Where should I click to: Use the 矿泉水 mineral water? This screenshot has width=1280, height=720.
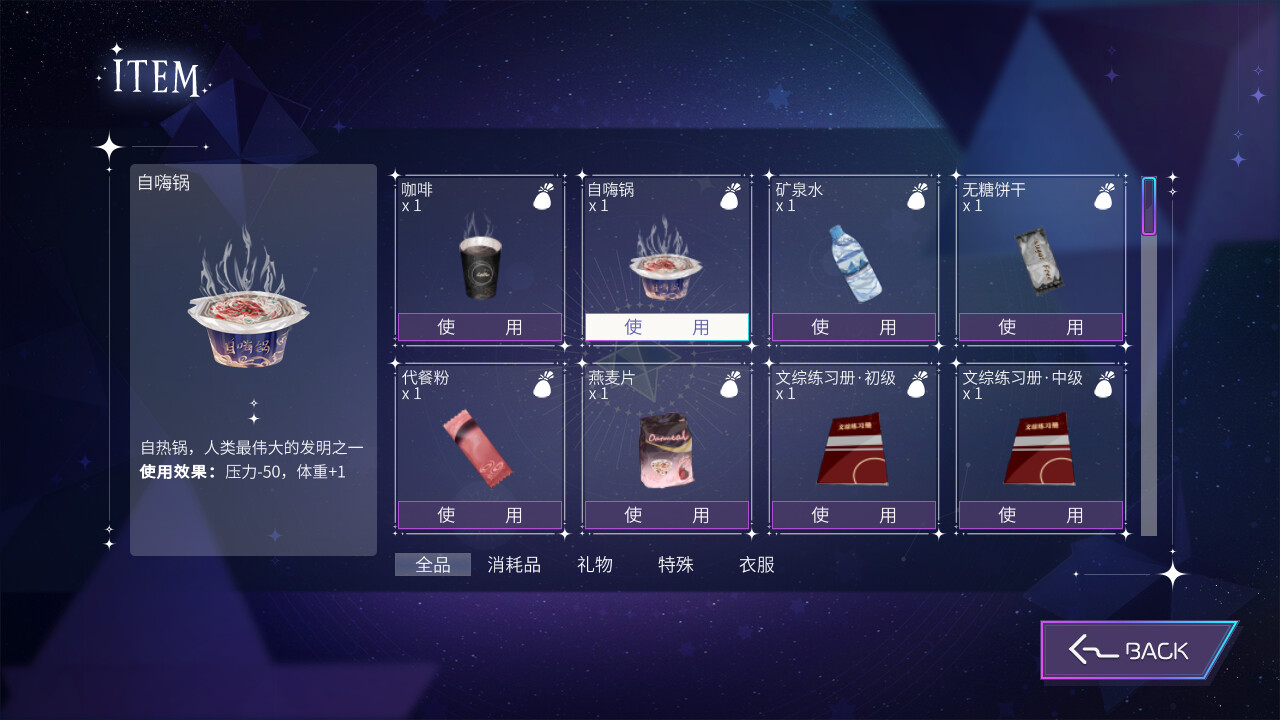[x=854, y=327]
